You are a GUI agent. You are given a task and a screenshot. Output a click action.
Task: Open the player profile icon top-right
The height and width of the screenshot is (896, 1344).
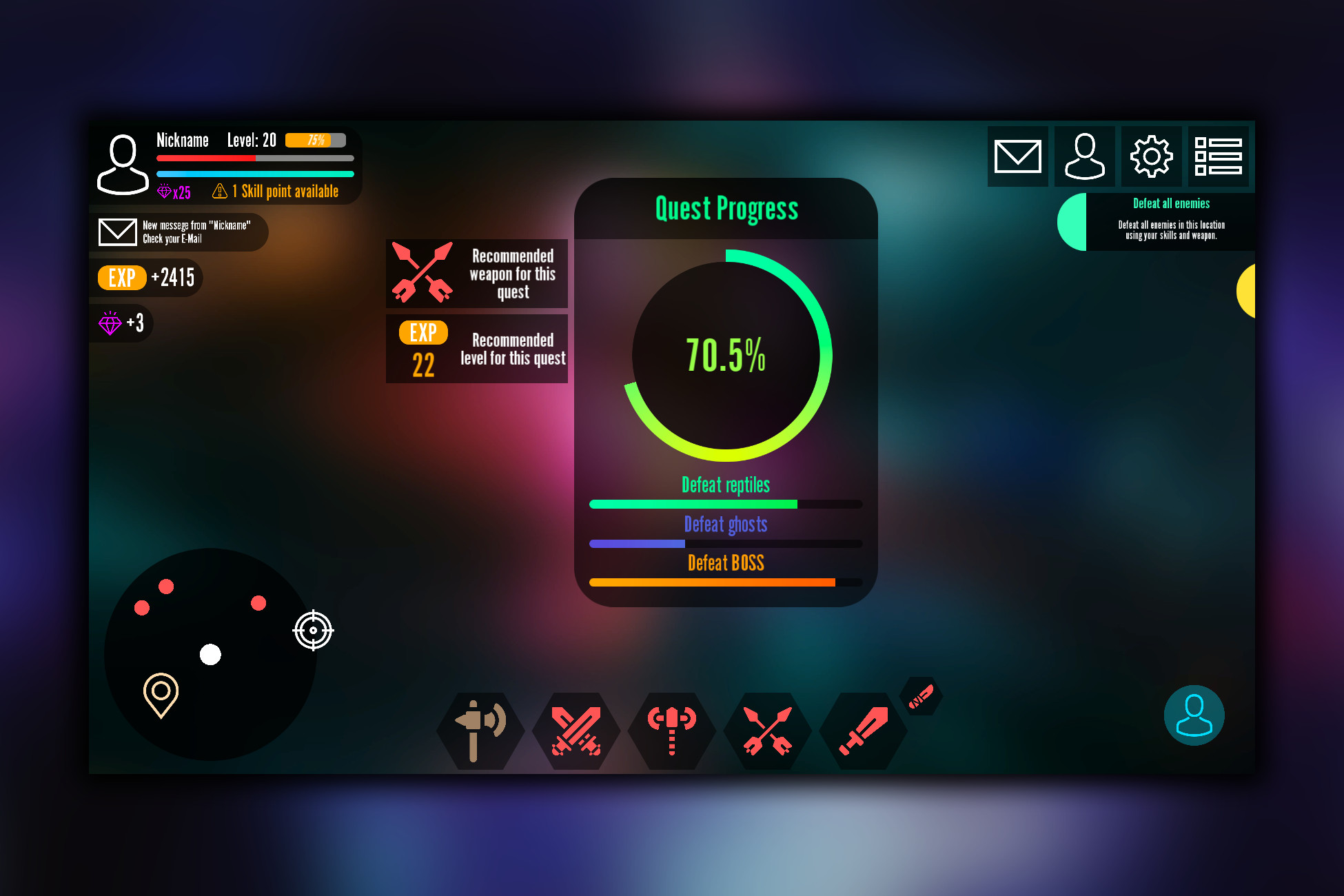1084,156
